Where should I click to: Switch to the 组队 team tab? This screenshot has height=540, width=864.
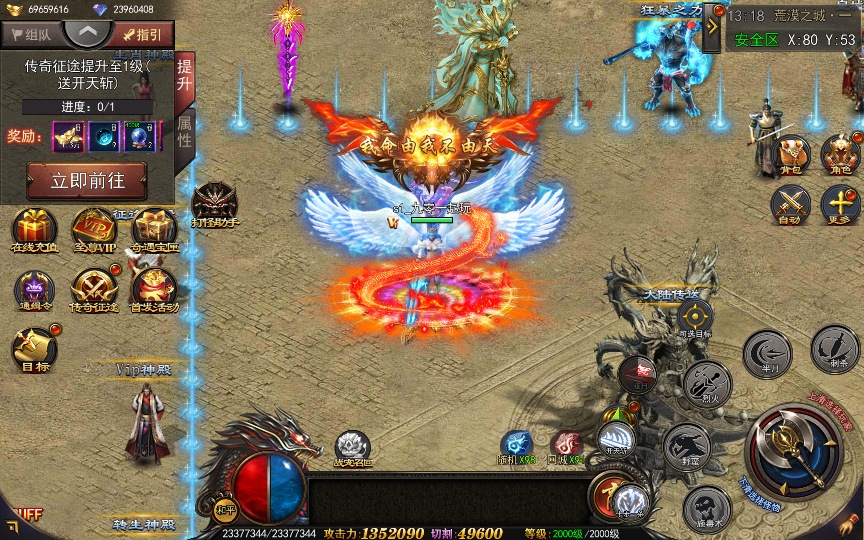[30, 34]
